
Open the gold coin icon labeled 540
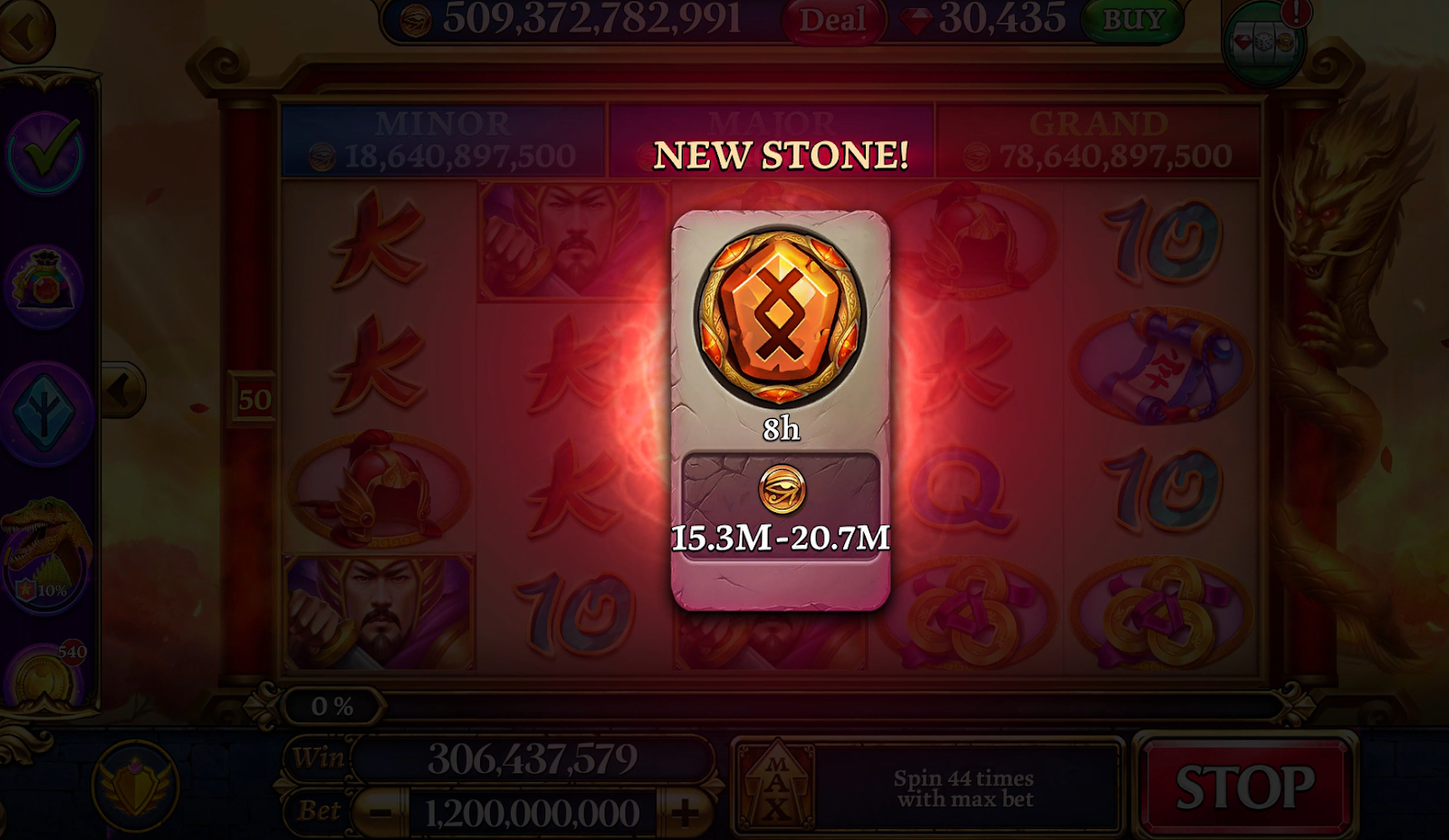[44, 677]
